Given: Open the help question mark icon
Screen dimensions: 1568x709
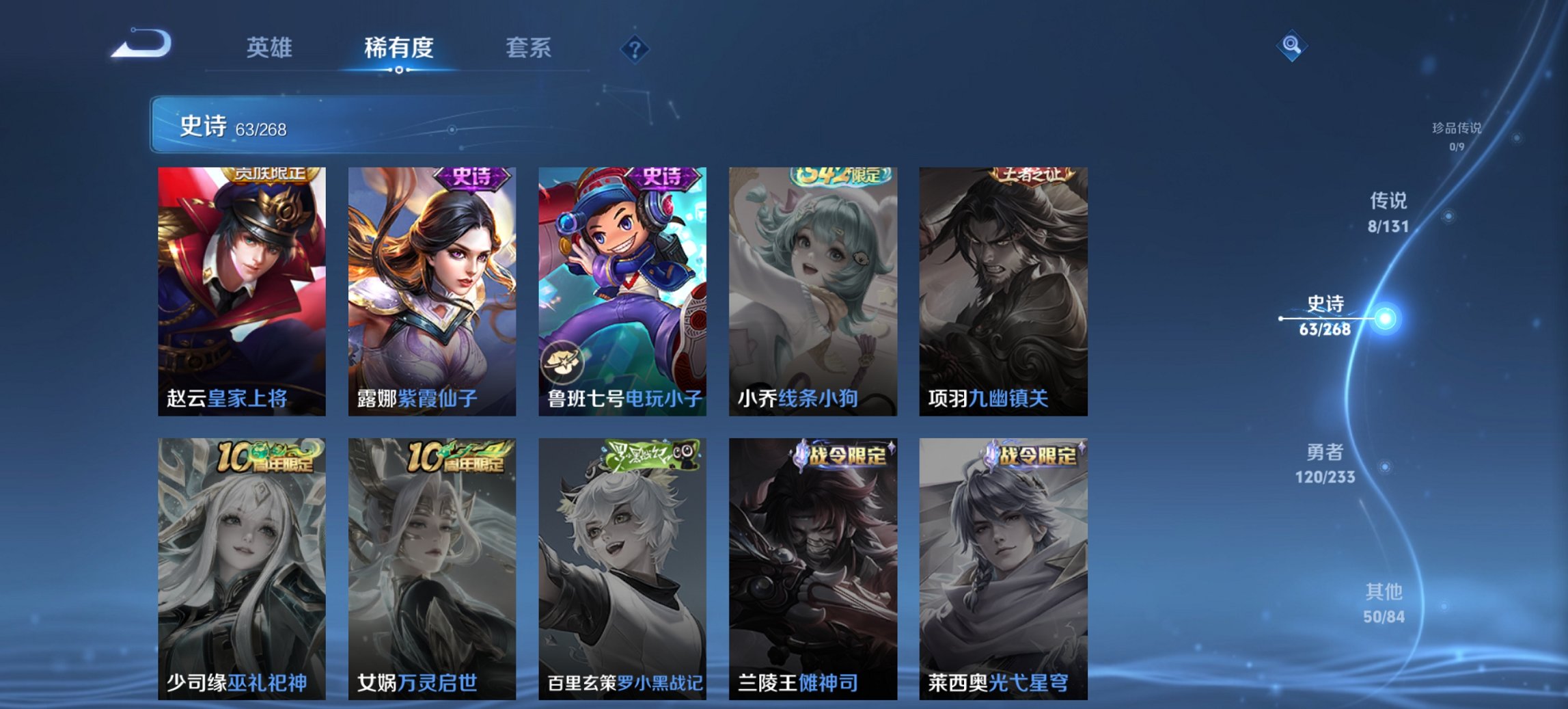Looking at the screenshot, I should pyautogui.click(x=635, y=48).
